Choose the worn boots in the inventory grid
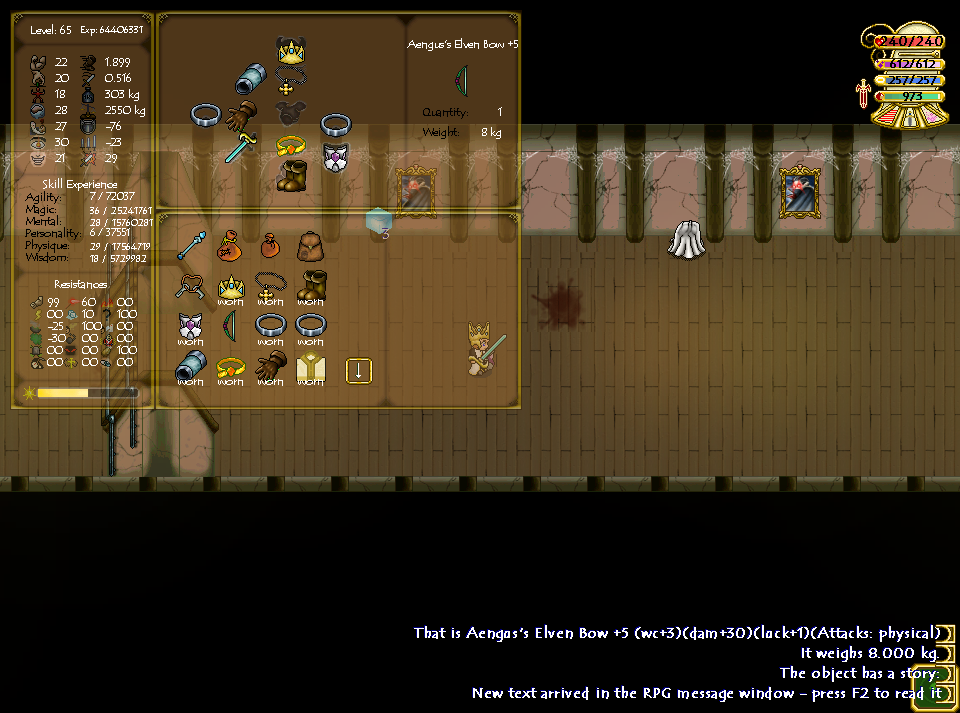The image size is (960, 713). click(x=310, y=286)
